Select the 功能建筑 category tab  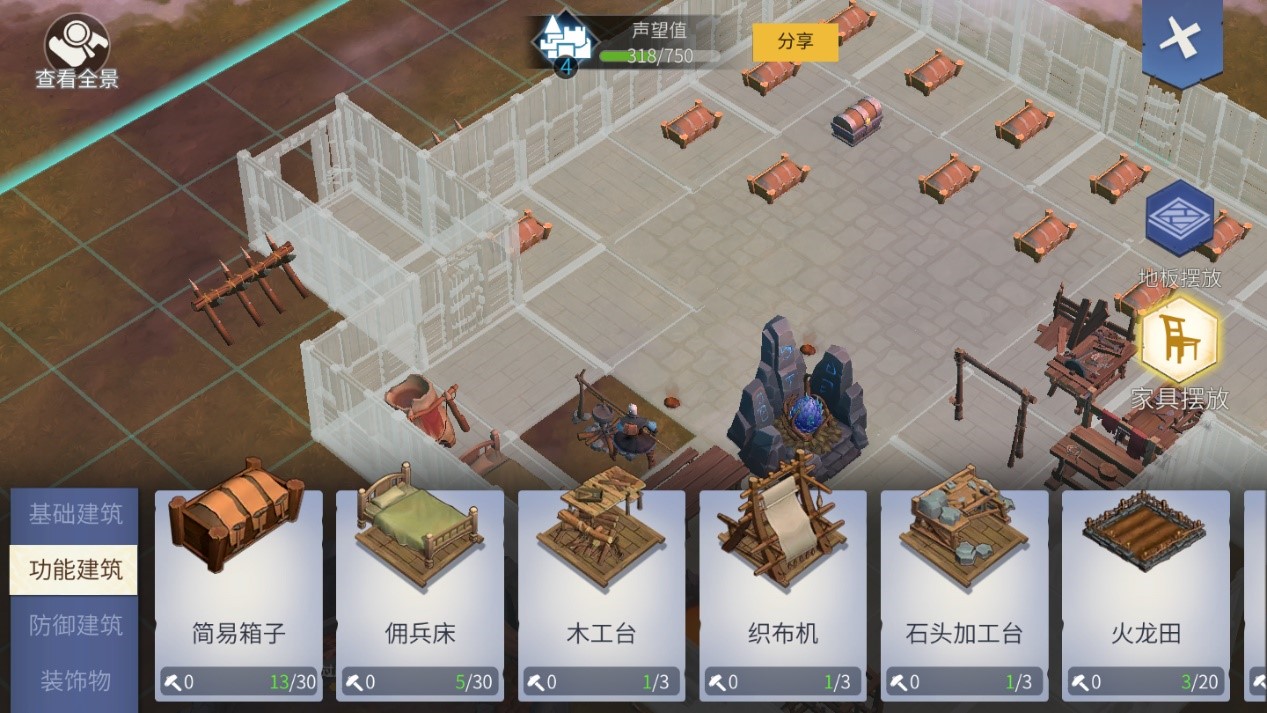click(75, 570)
